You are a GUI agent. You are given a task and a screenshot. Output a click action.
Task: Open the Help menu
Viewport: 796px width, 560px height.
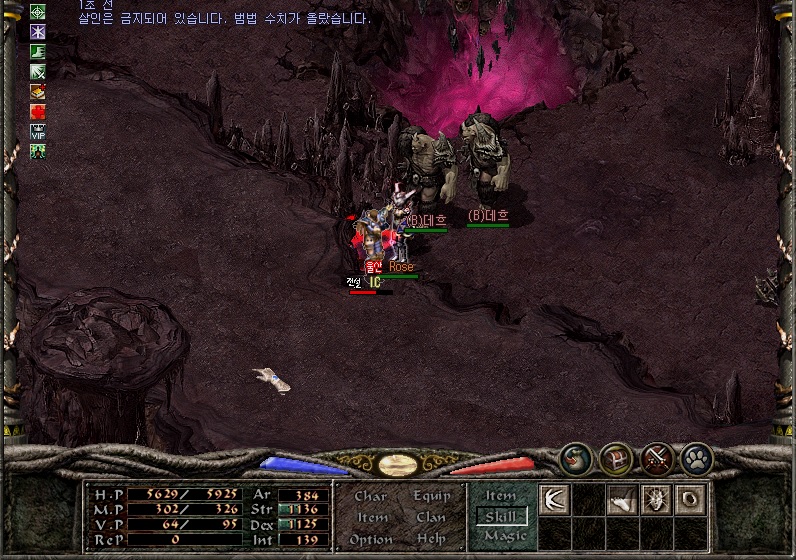pos(431,539)
